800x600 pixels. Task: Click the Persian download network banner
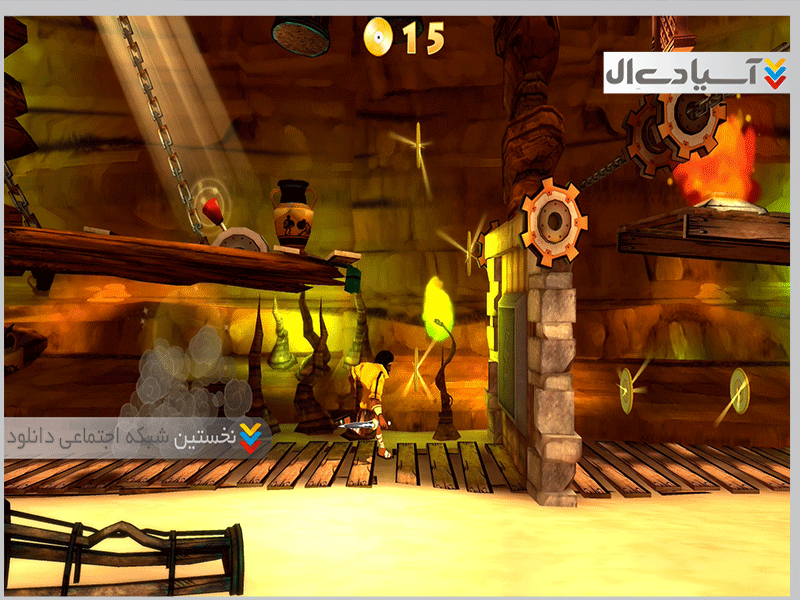click(137, 438)
